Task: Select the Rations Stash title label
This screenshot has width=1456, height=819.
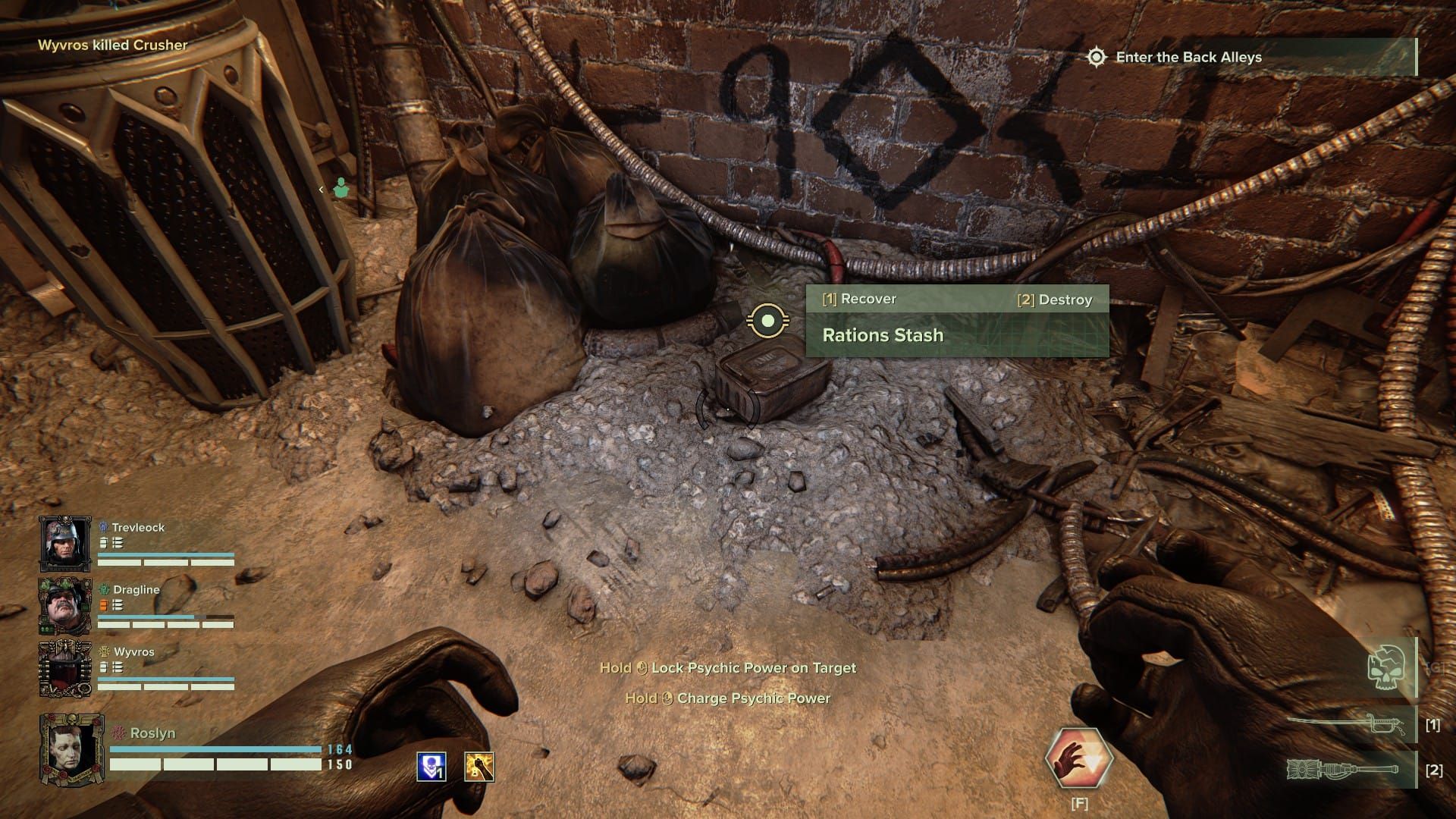Action: [882, 334]
